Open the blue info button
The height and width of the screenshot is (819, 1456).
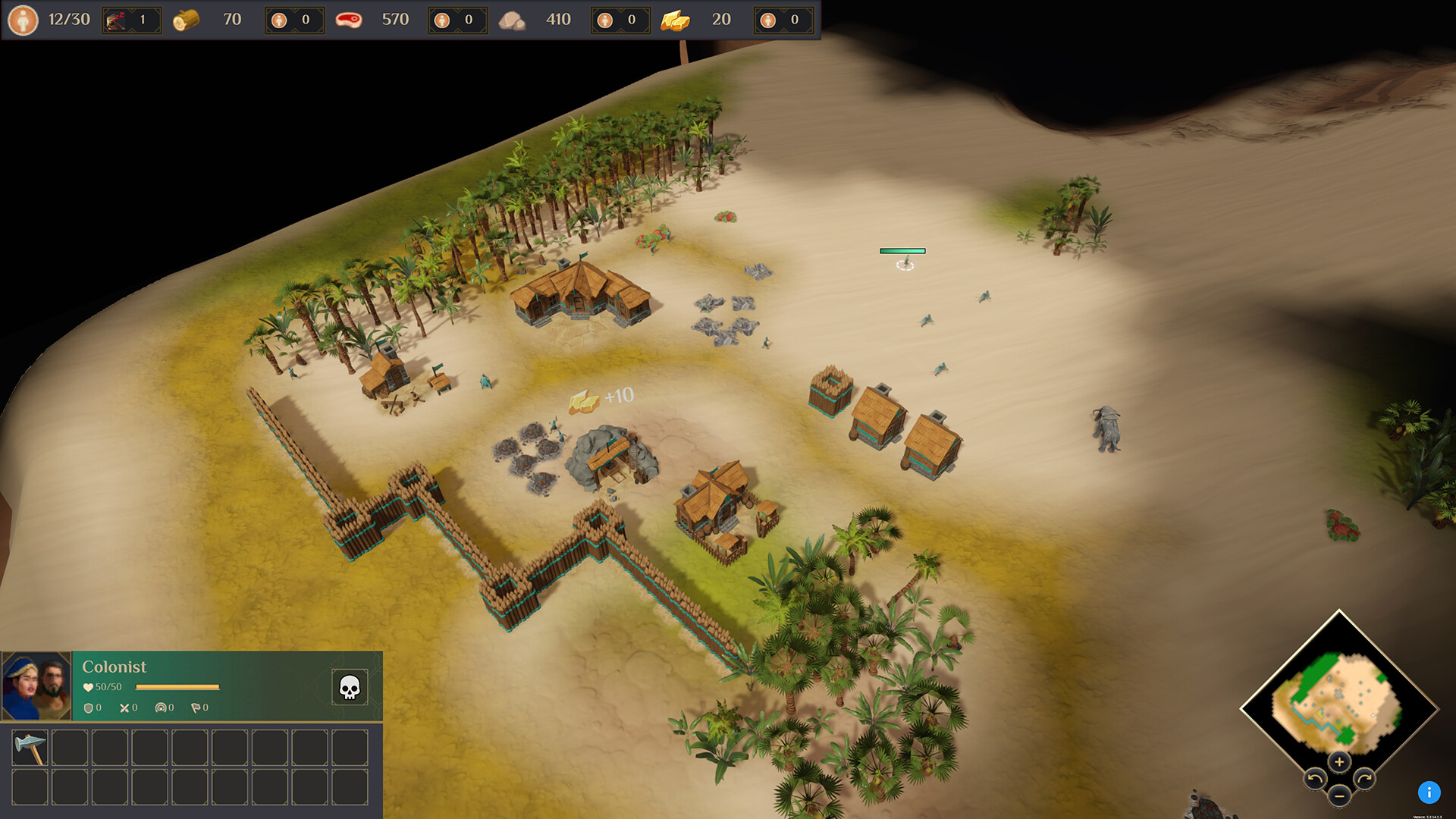coord(1429,792)
